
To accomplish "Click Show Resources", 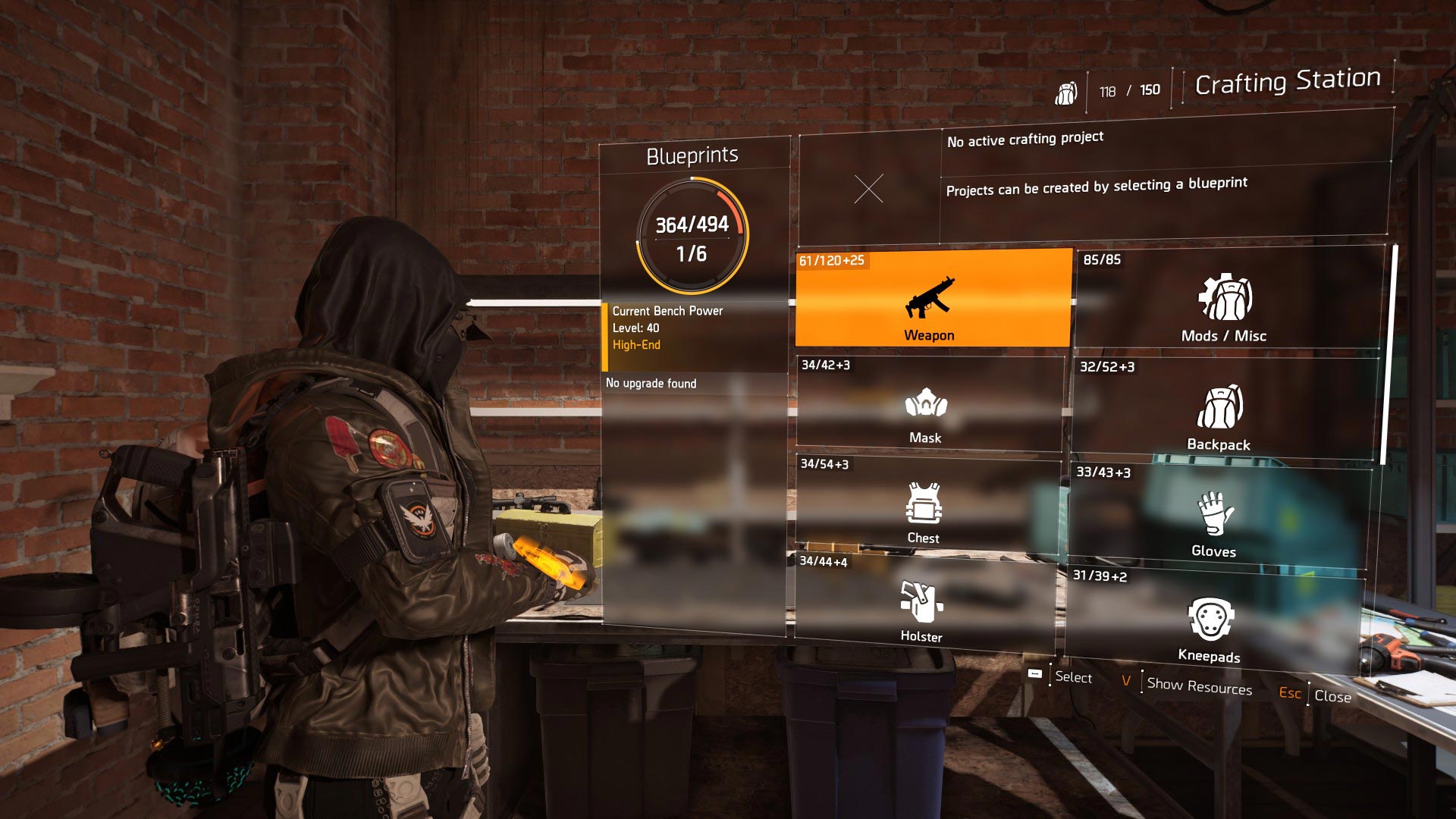I will (1198, 686).
